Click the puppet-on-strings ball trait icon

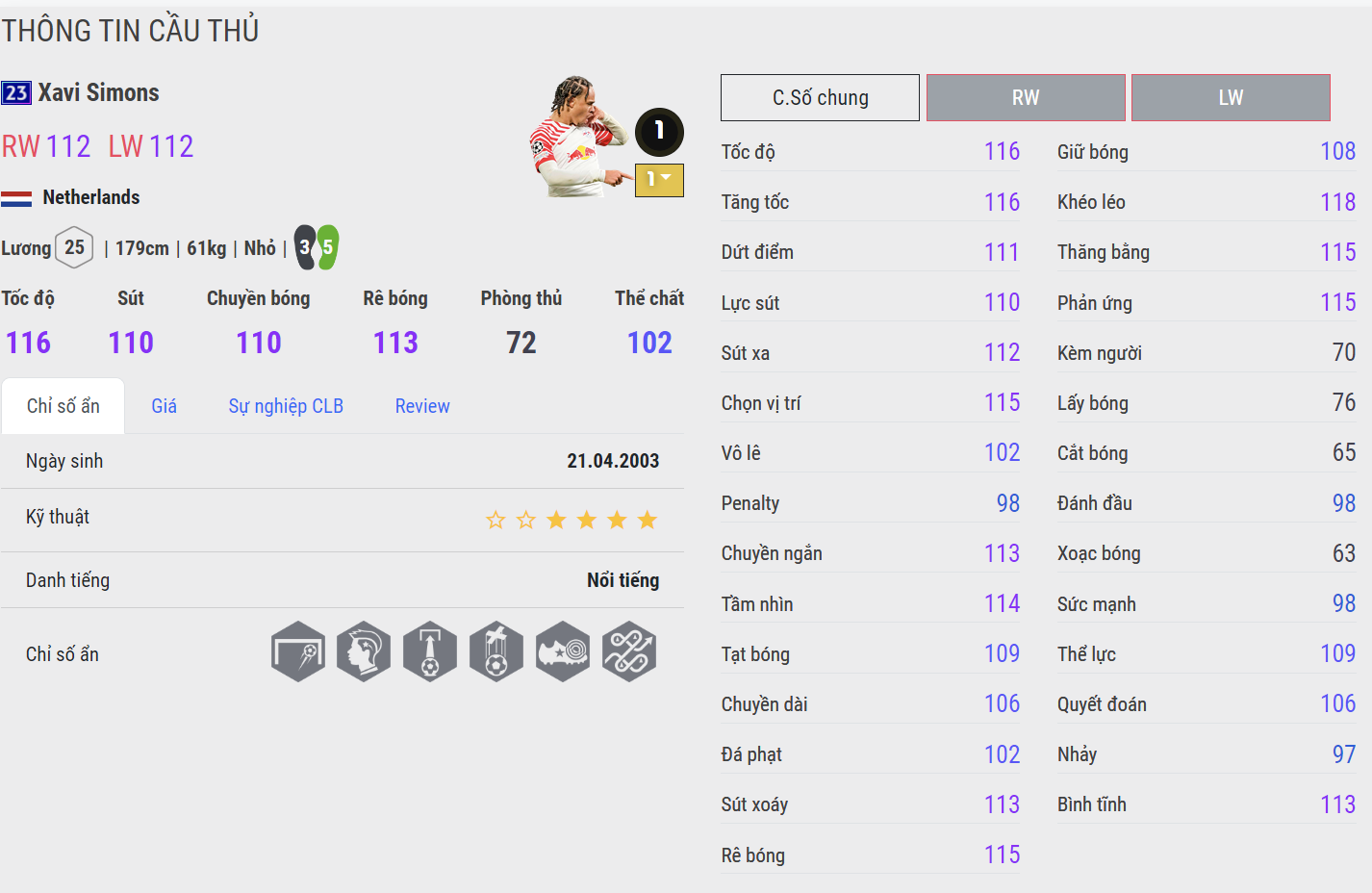[496, 651]
